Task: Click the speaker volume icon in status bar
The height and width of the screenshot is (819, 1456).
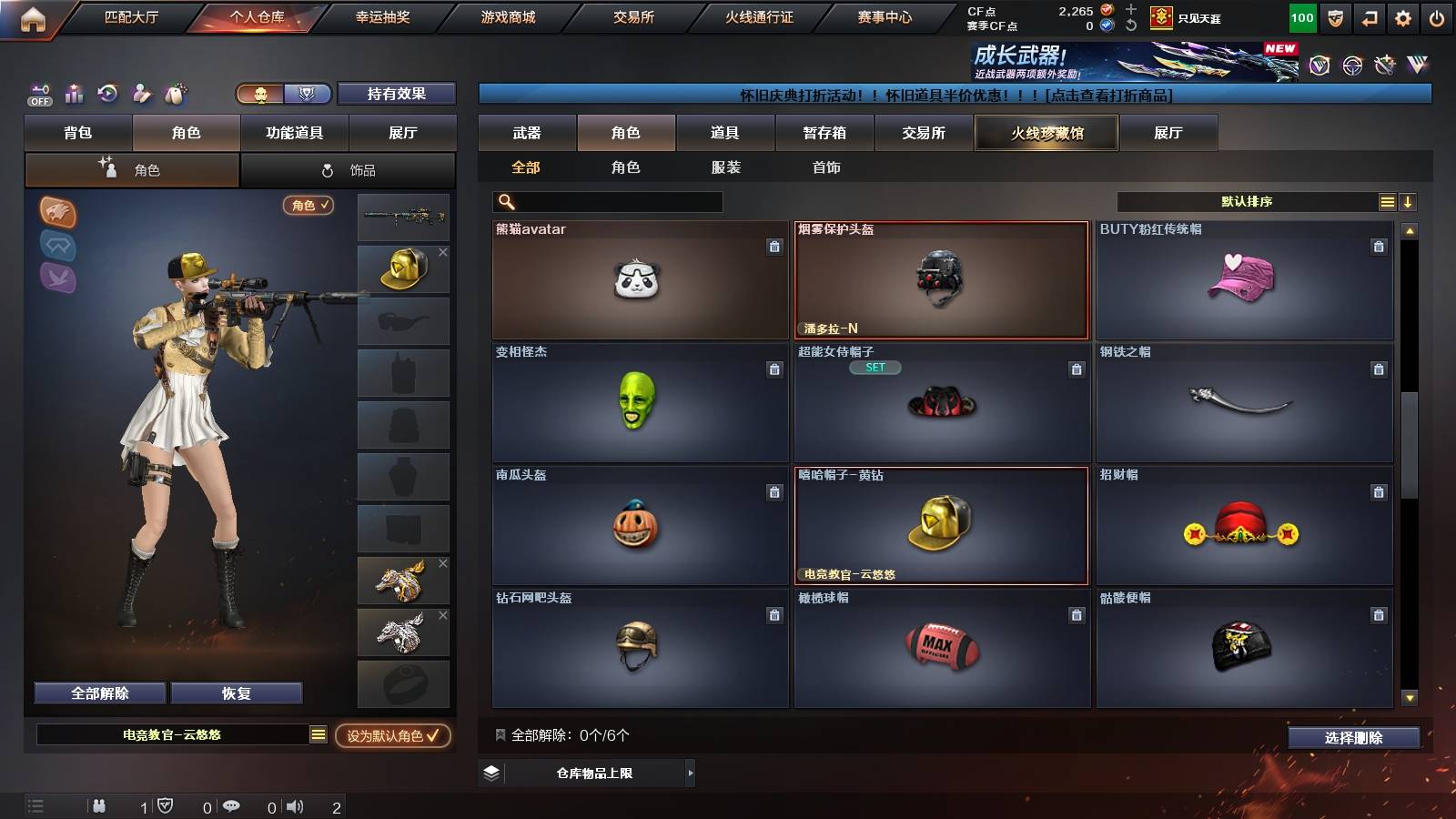Action: click(x=294, y=804)
